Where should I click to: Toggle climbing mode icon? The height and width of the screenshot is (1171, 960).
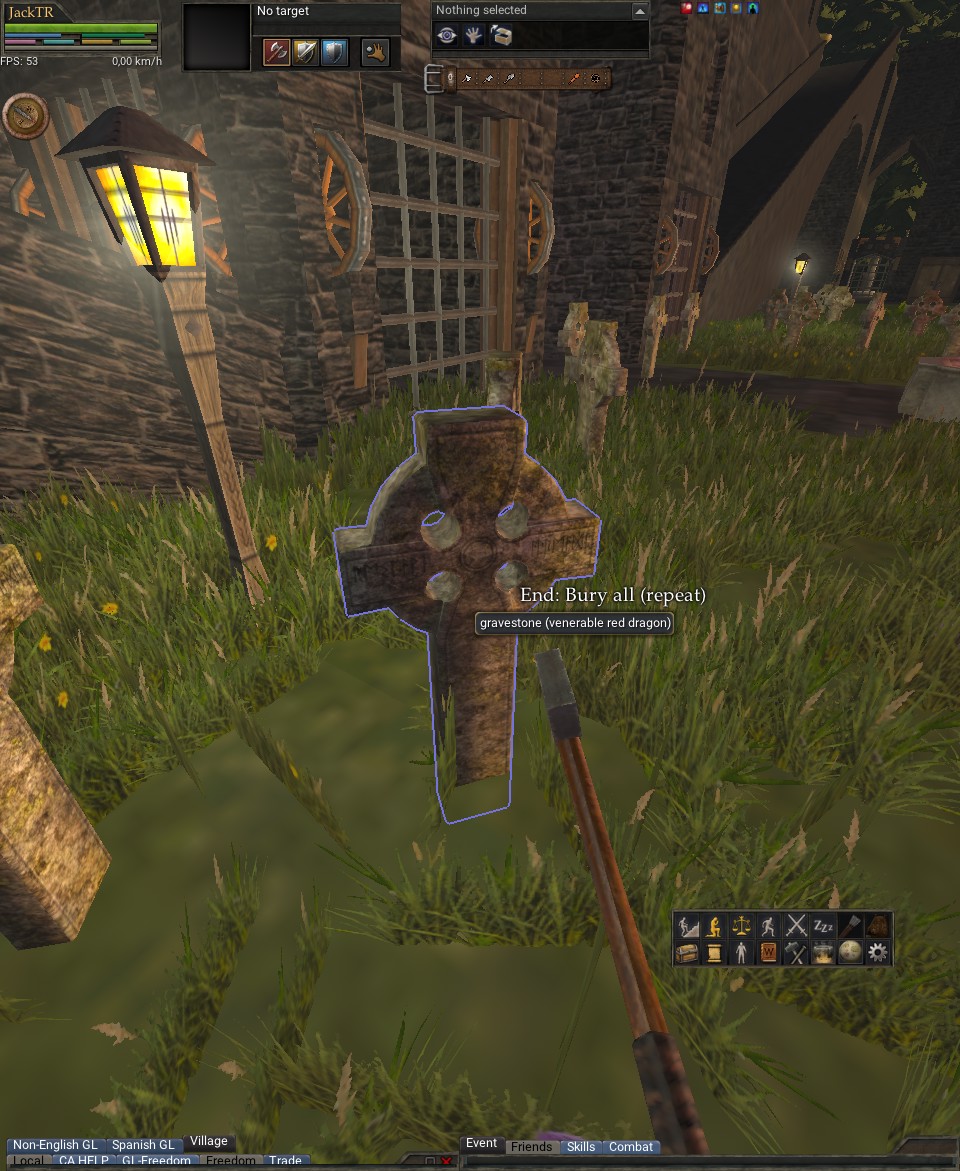click(x=687, y=926)
